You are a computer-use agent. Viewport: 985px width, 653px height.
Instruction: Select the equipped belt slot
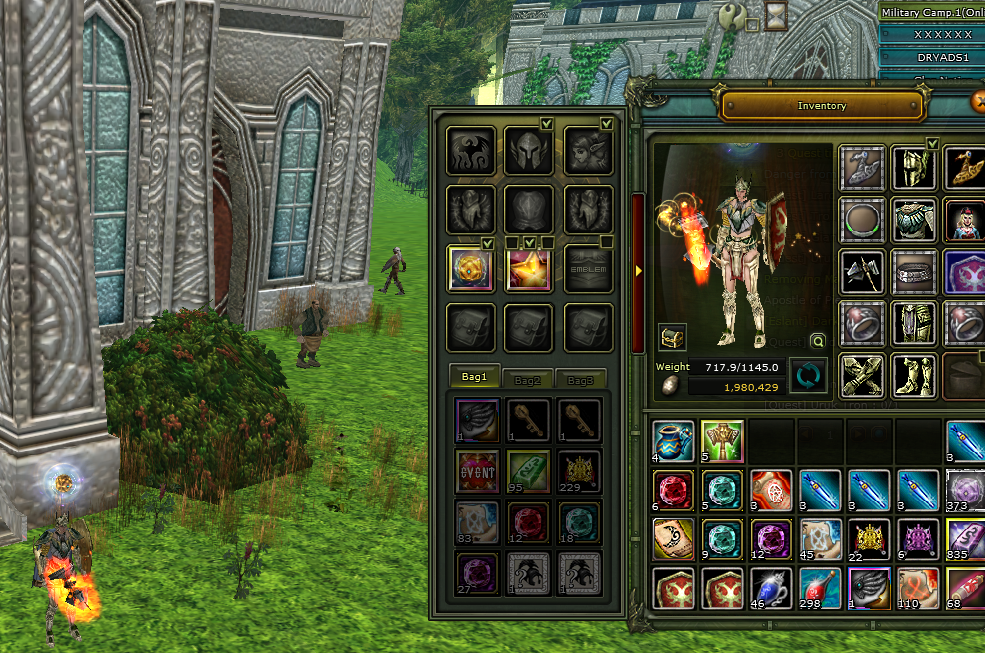pos(913,272)
